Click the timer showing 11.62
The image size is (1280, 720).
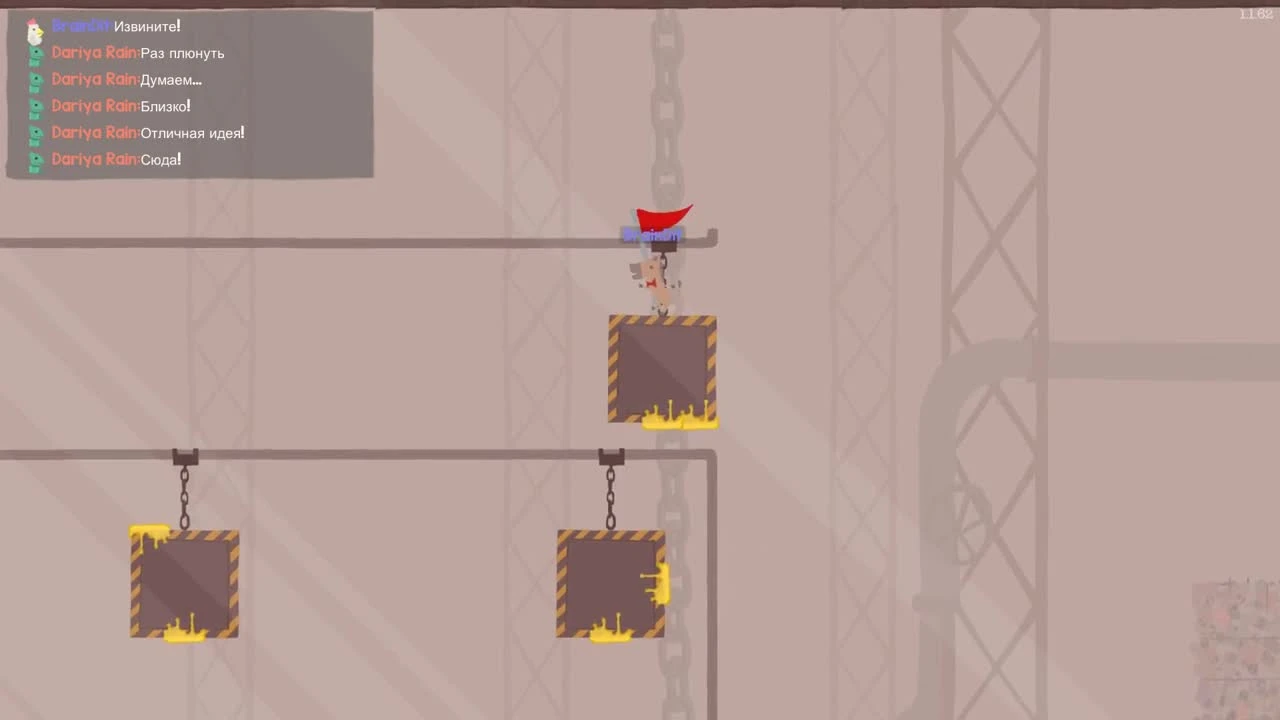pos(1254,15)
